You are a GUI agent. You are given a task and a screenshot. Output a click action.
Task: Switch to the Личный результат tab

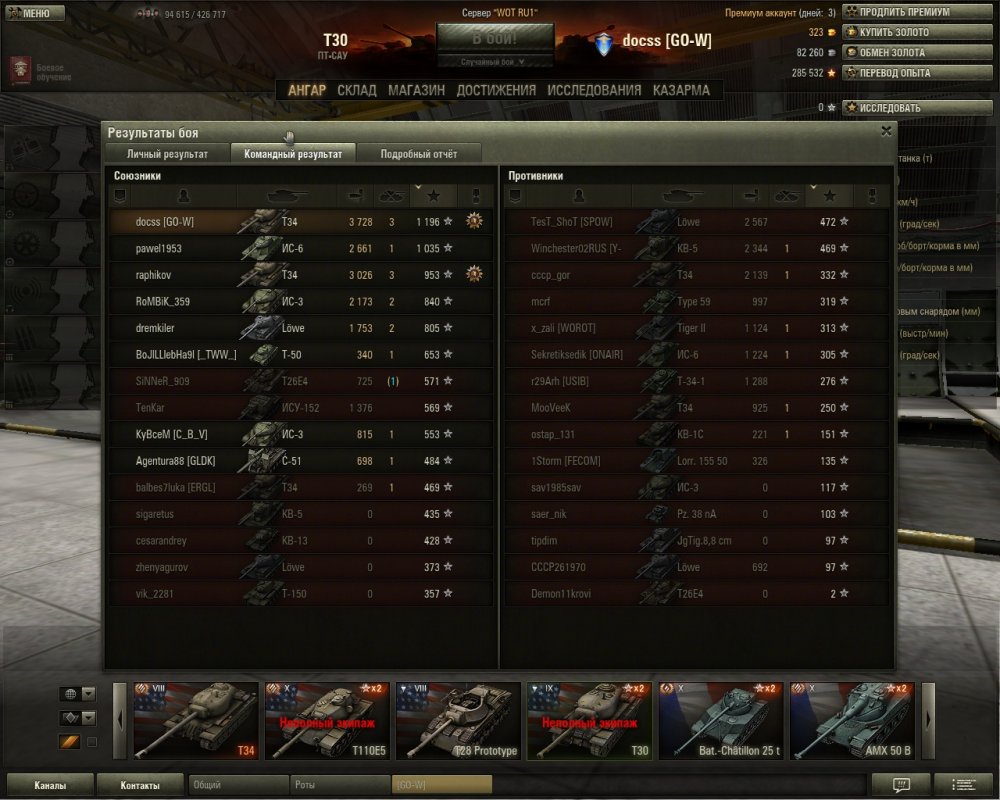point(167,154)
